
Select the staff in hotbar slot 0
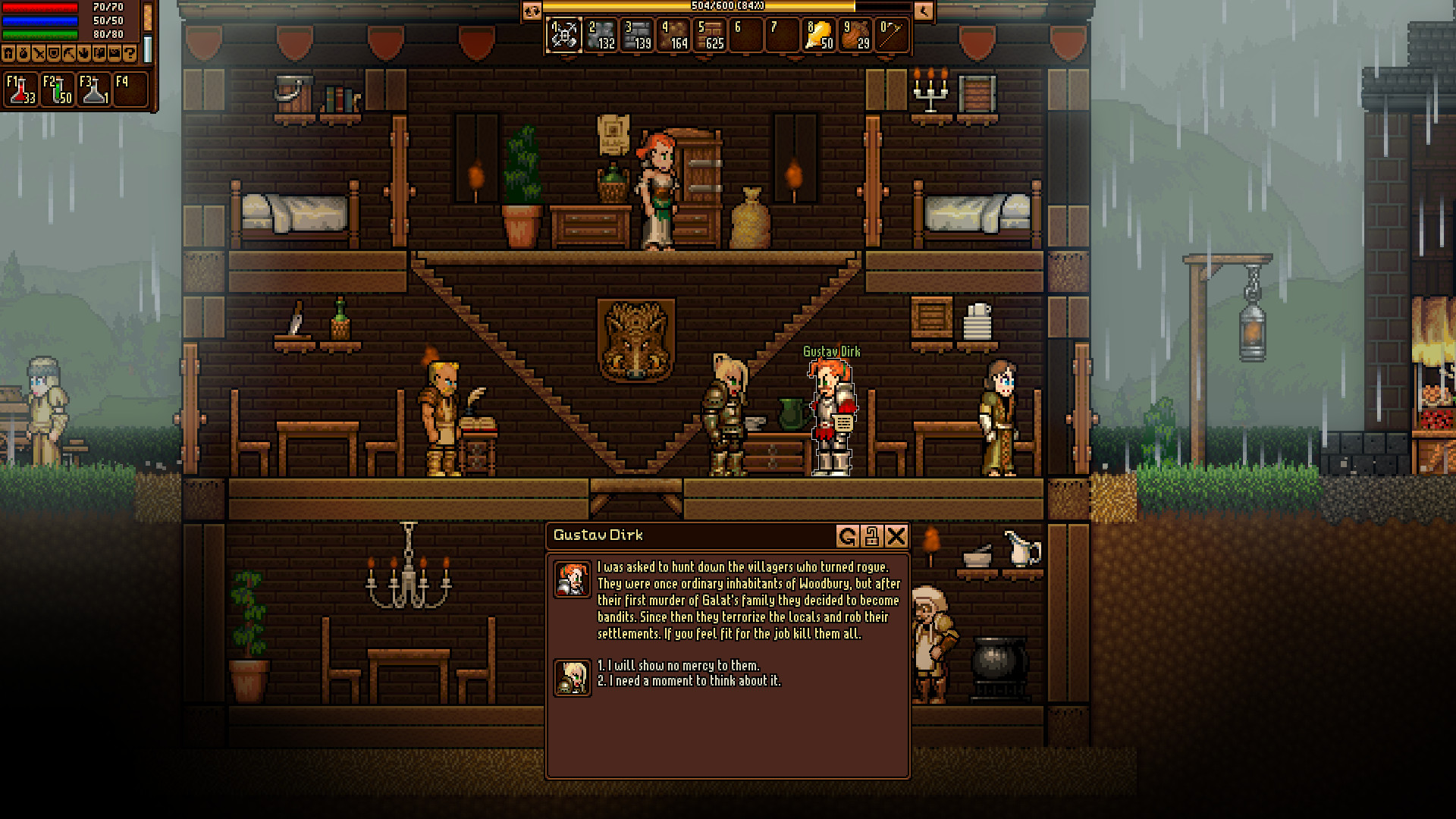[x=892, y=35]
